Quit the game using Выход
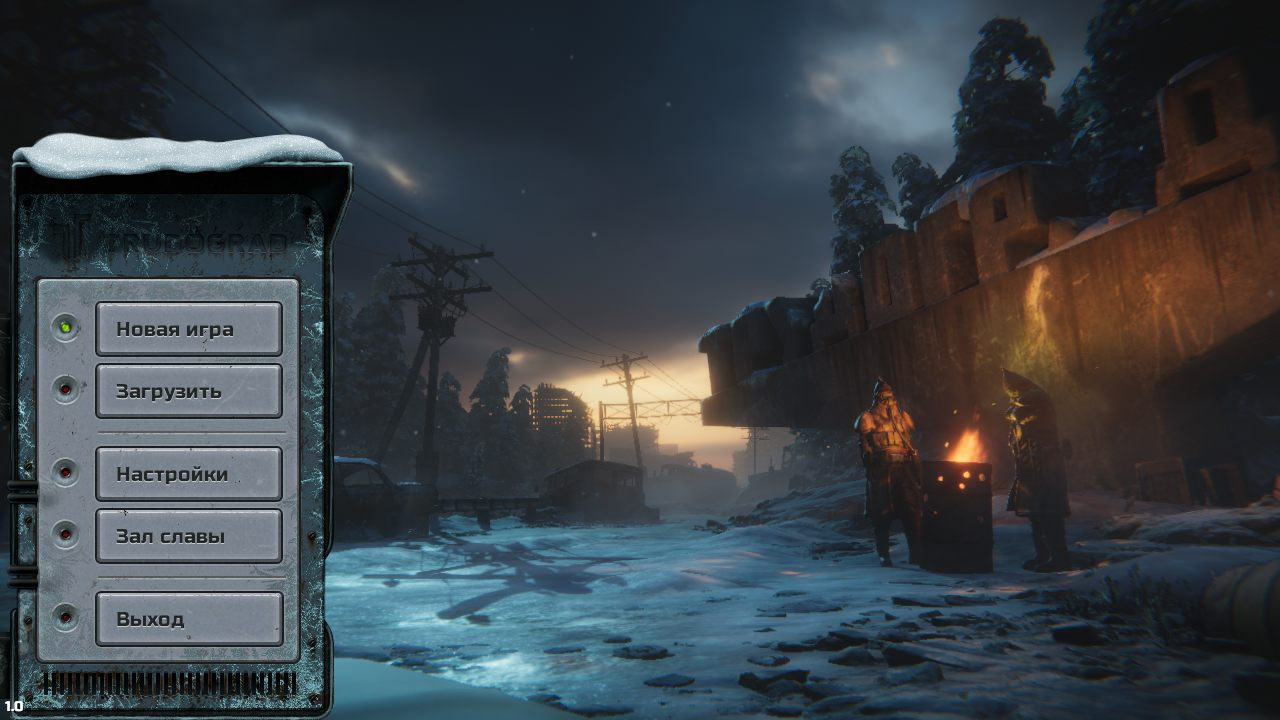Screen dimensions: 1280x720 tap(188, 619)
